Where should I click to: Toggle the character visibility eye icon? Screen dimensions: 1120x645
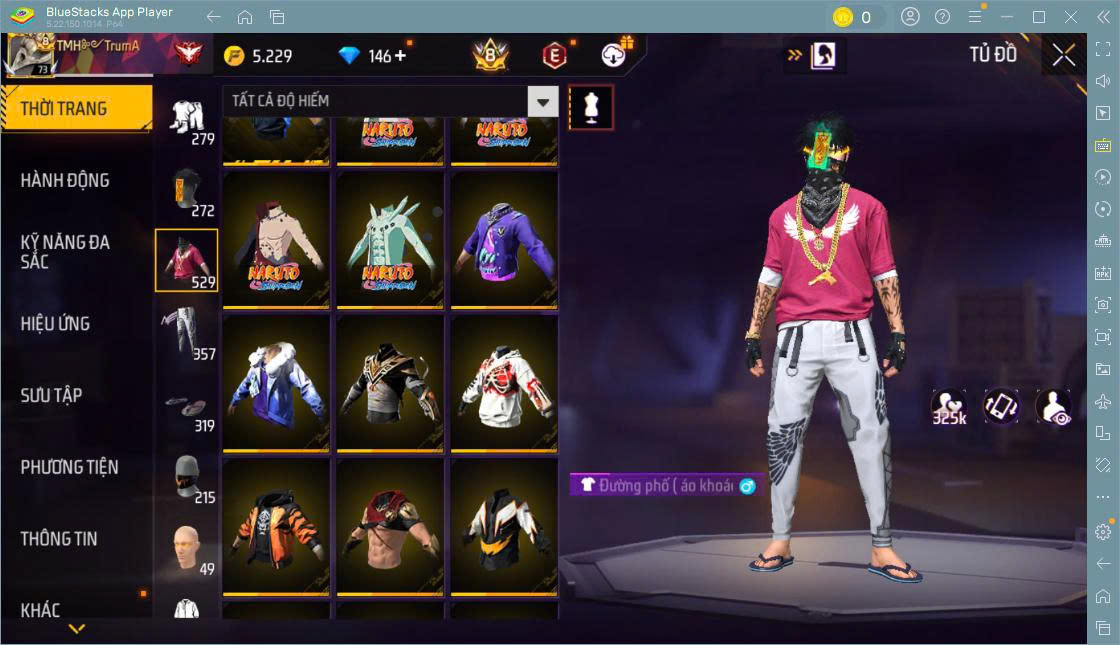pyautogui.click(x=1053, y=407)
